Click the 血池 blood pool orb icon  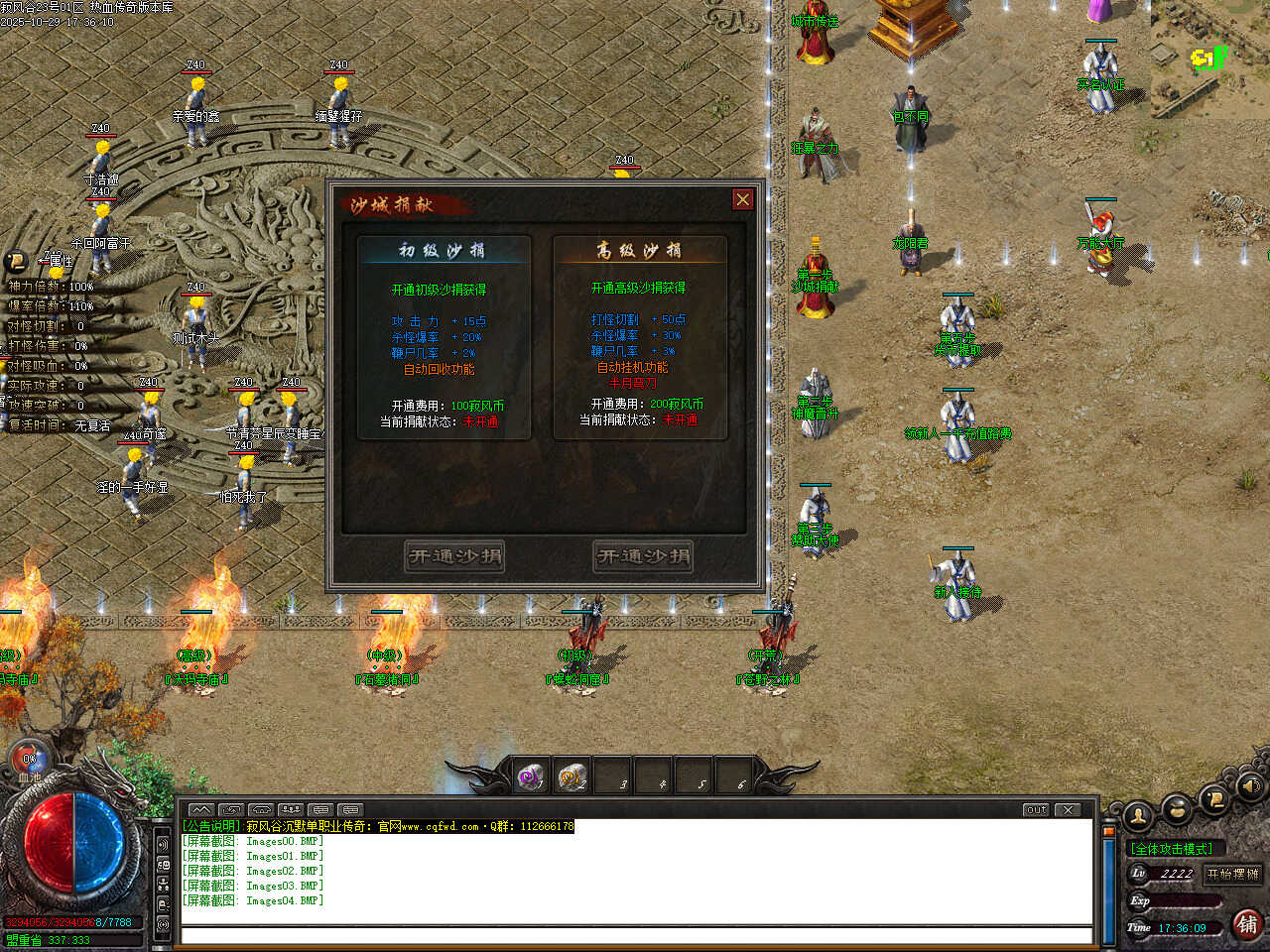[x=30, y=762]
